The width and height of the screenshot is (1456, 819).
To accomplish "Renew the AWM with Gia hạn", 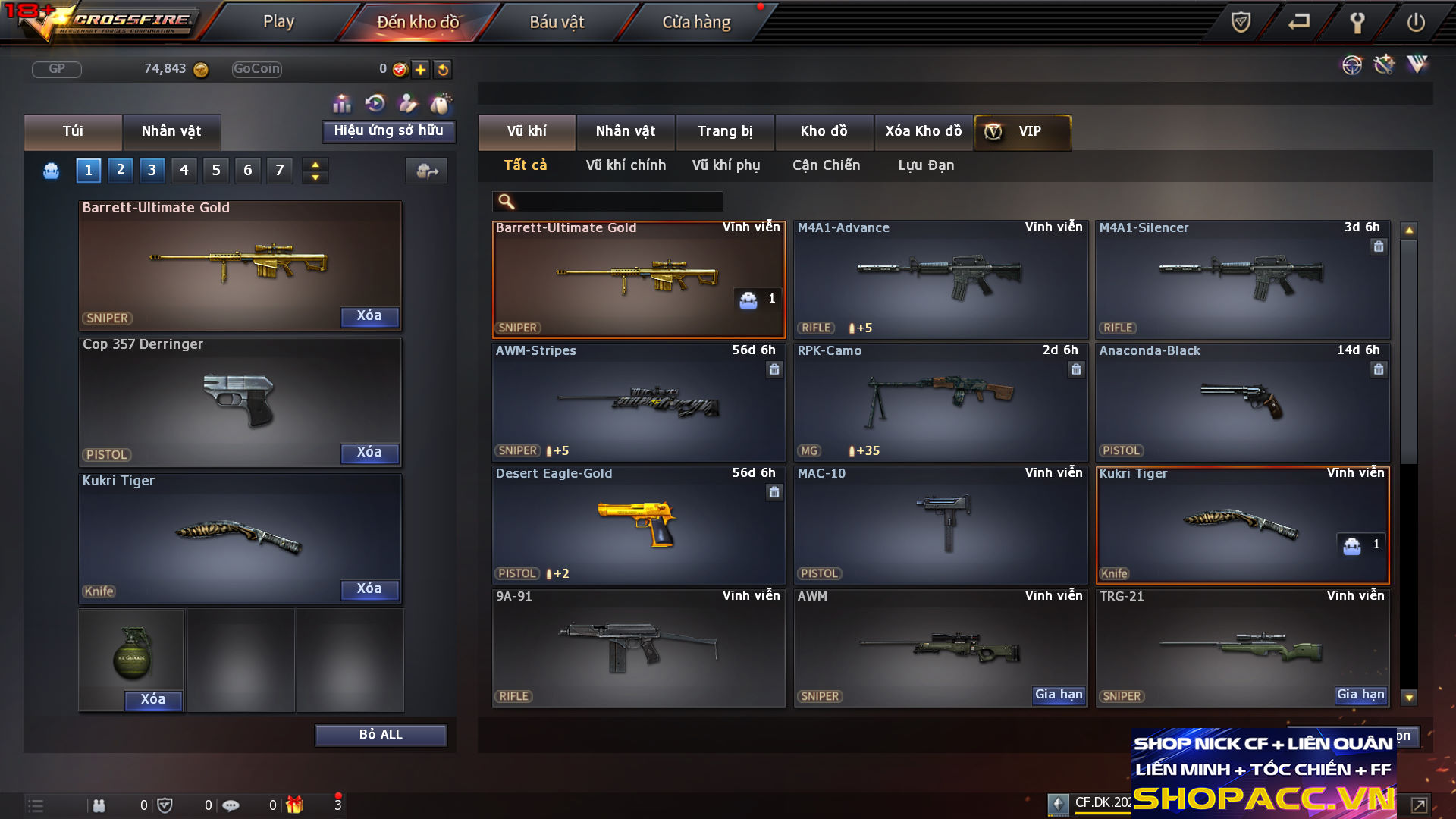I will click(x=1059, y=695).
